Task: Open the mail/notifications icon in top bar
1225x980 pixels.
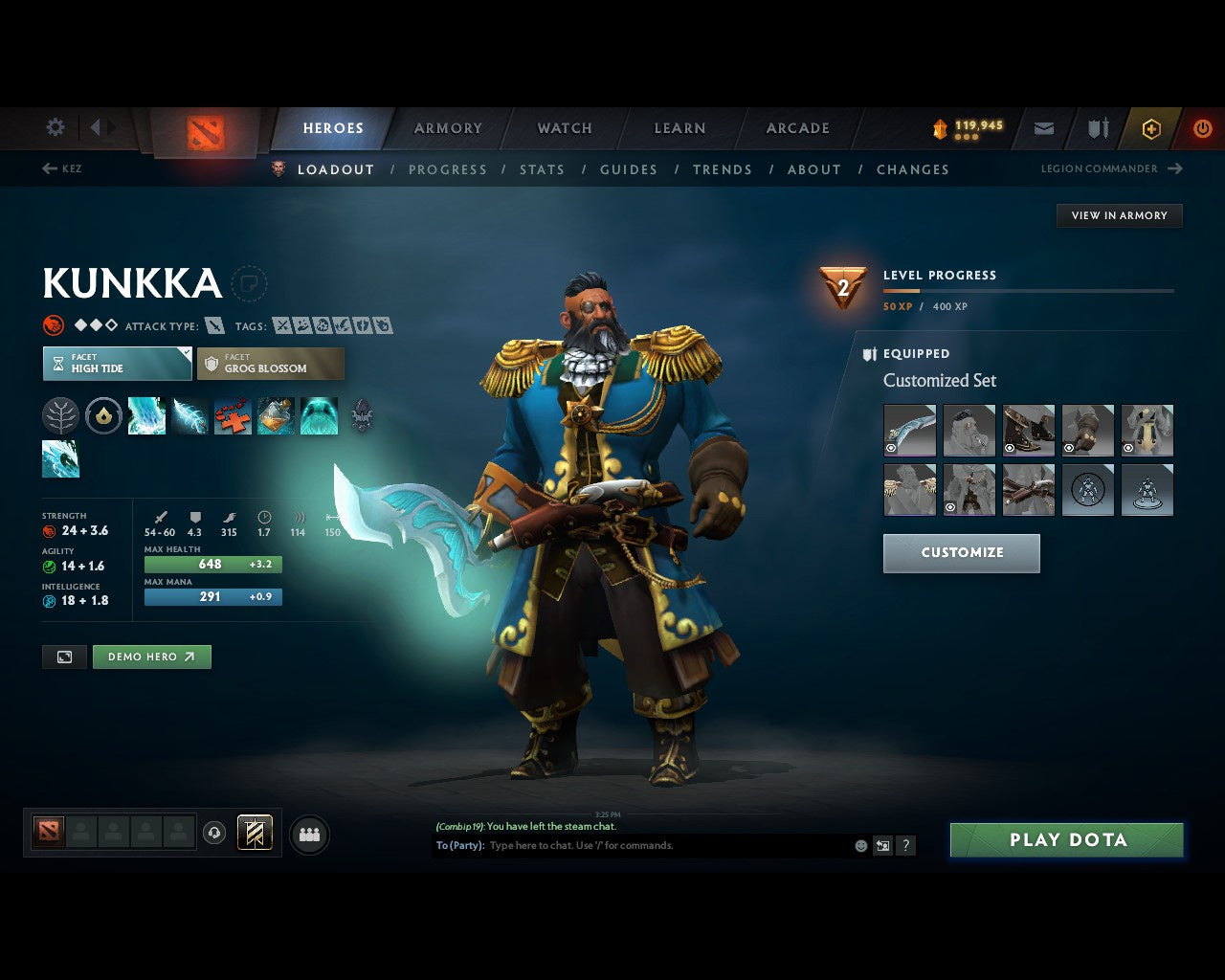Action: (1043, 128)
